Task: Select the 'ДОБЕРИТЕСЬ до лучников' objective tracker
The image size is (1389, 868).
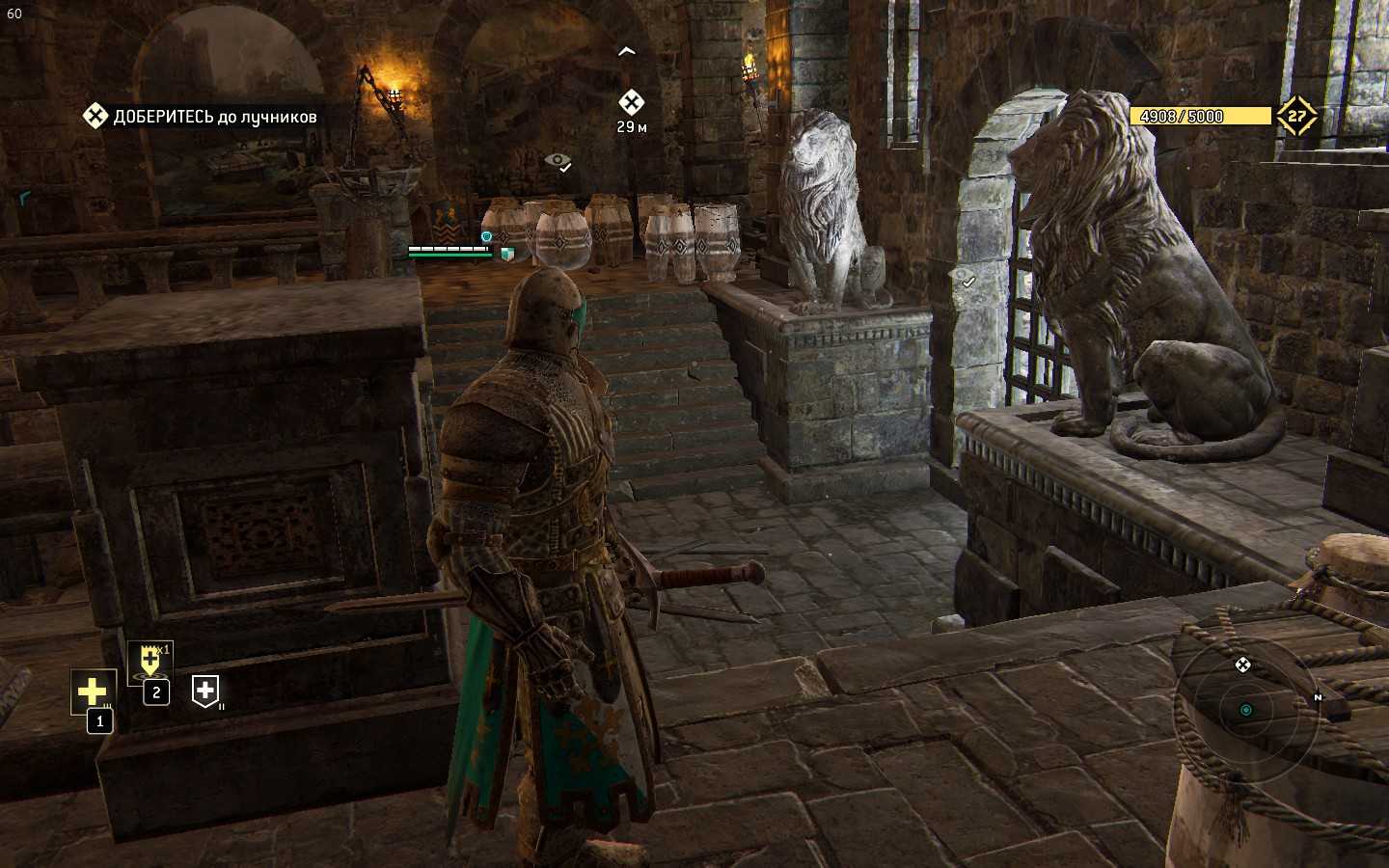Action: [x=201, y=117]
